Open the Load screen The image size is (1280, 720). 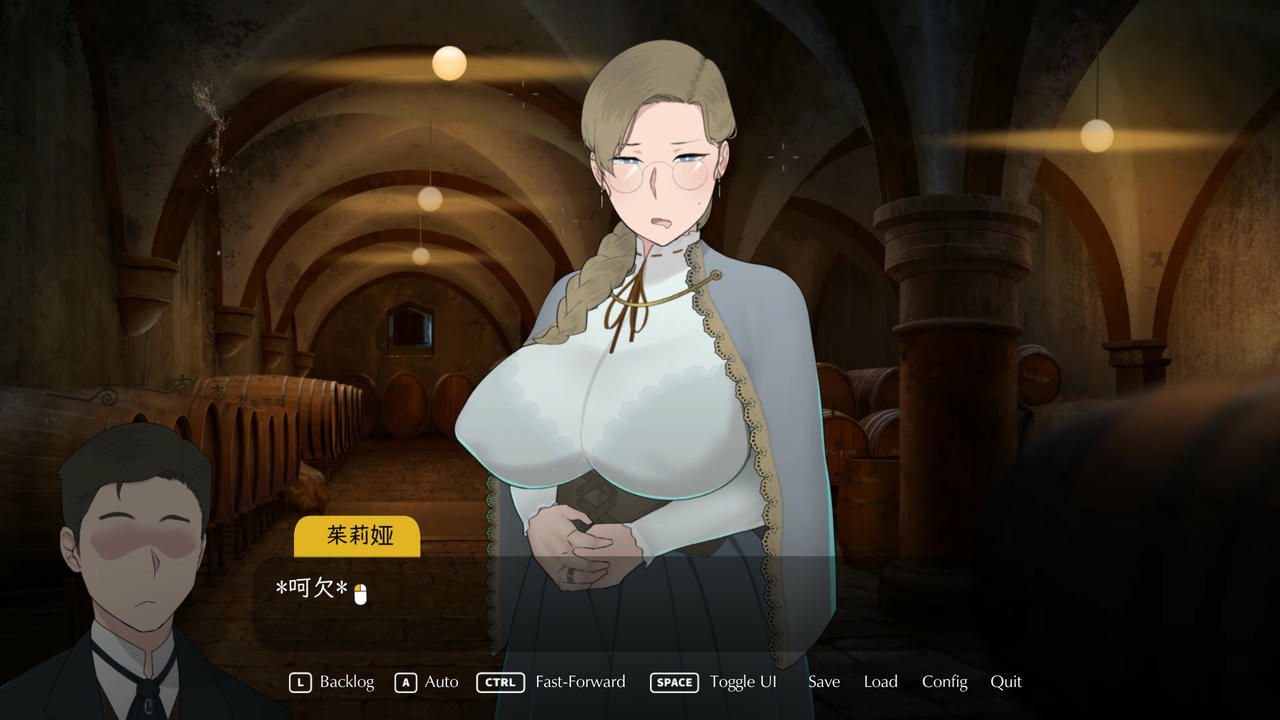click(x=880, y=681)
